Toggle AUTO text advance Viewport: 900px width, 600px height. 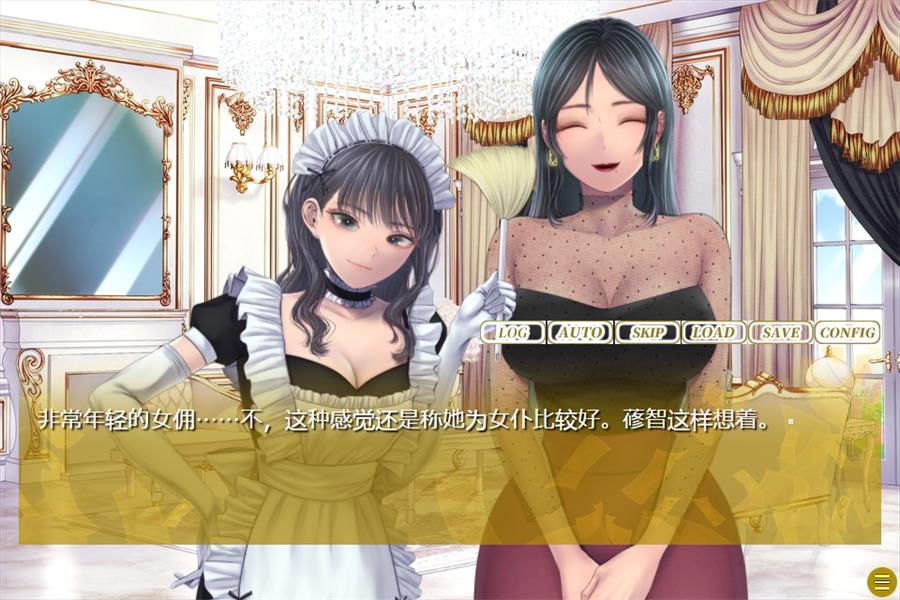click(x=580, y=332)
